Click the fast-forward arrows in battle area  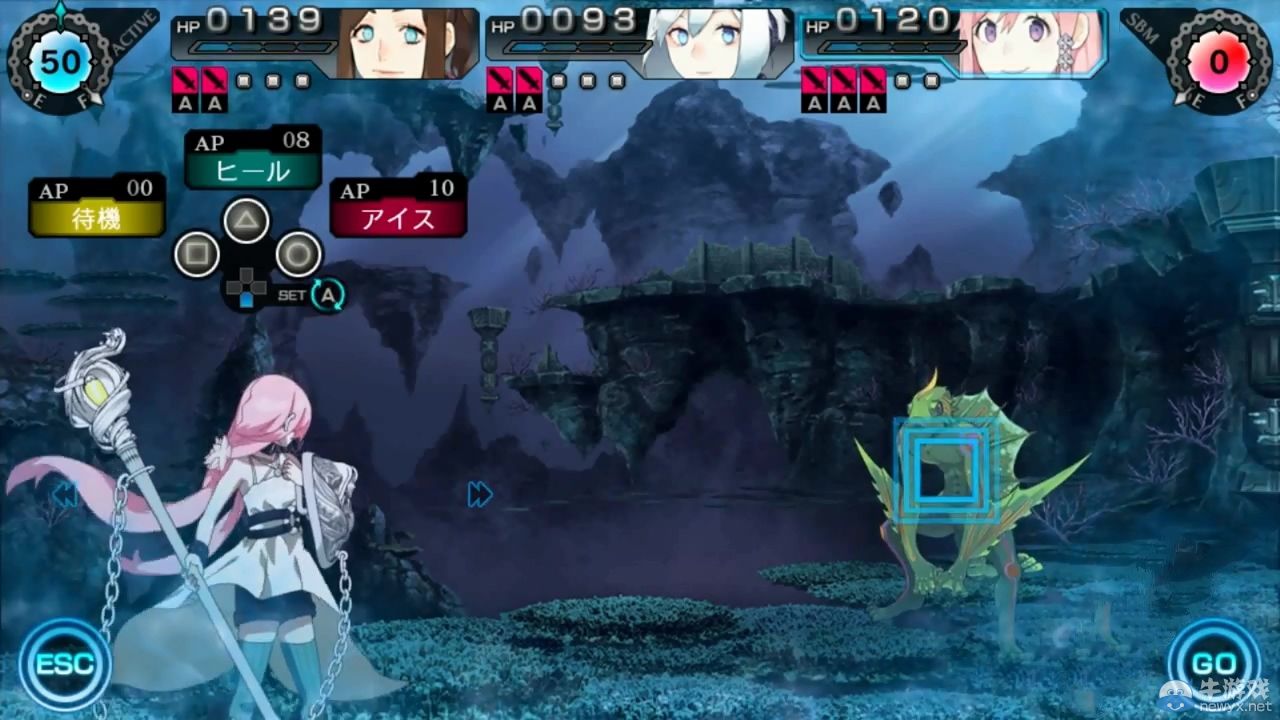[479, 494]
